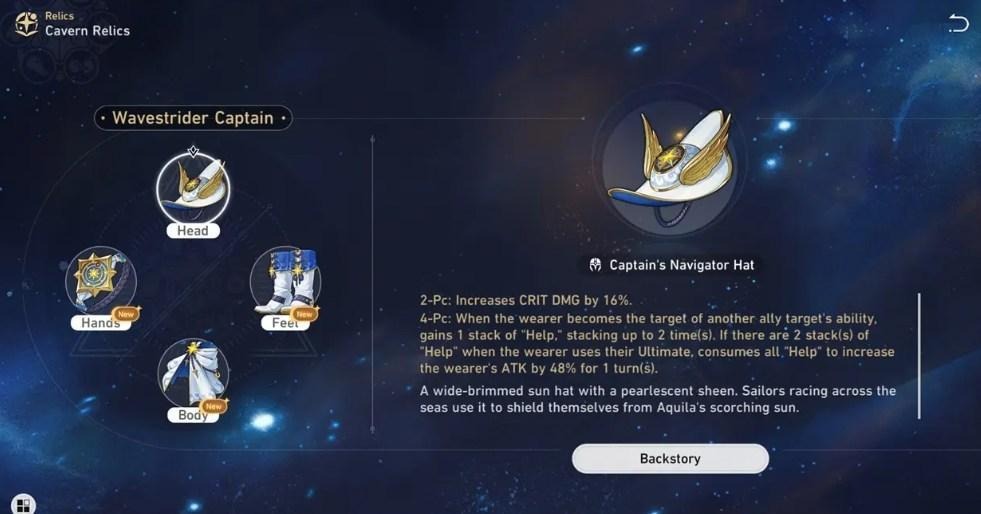The image size is (981, 514).
Task: Select the Hands relic slot
Action: click(x=101, y=281)
